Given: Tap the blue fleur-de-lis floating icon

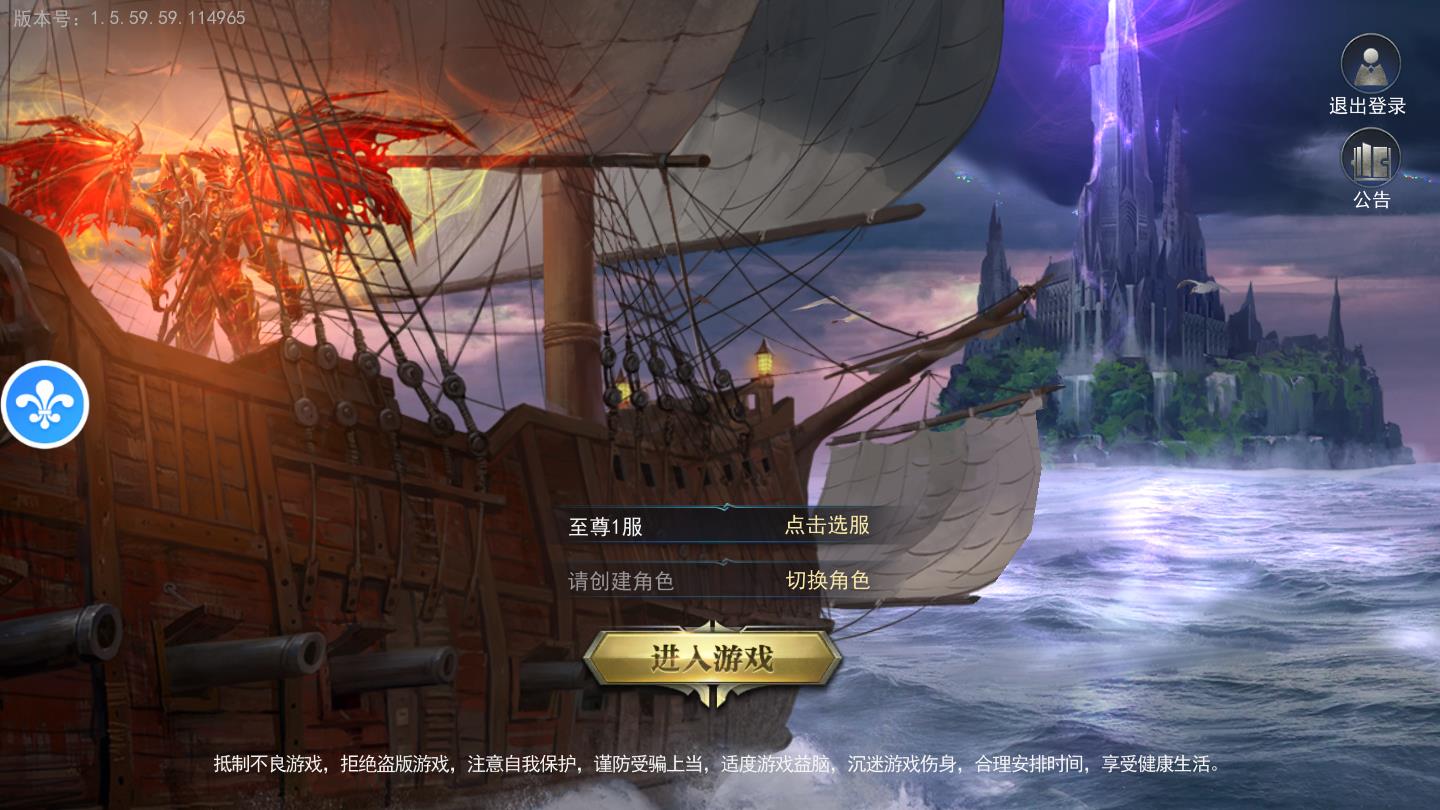Looking at the screenshot, I should [45, 404].
